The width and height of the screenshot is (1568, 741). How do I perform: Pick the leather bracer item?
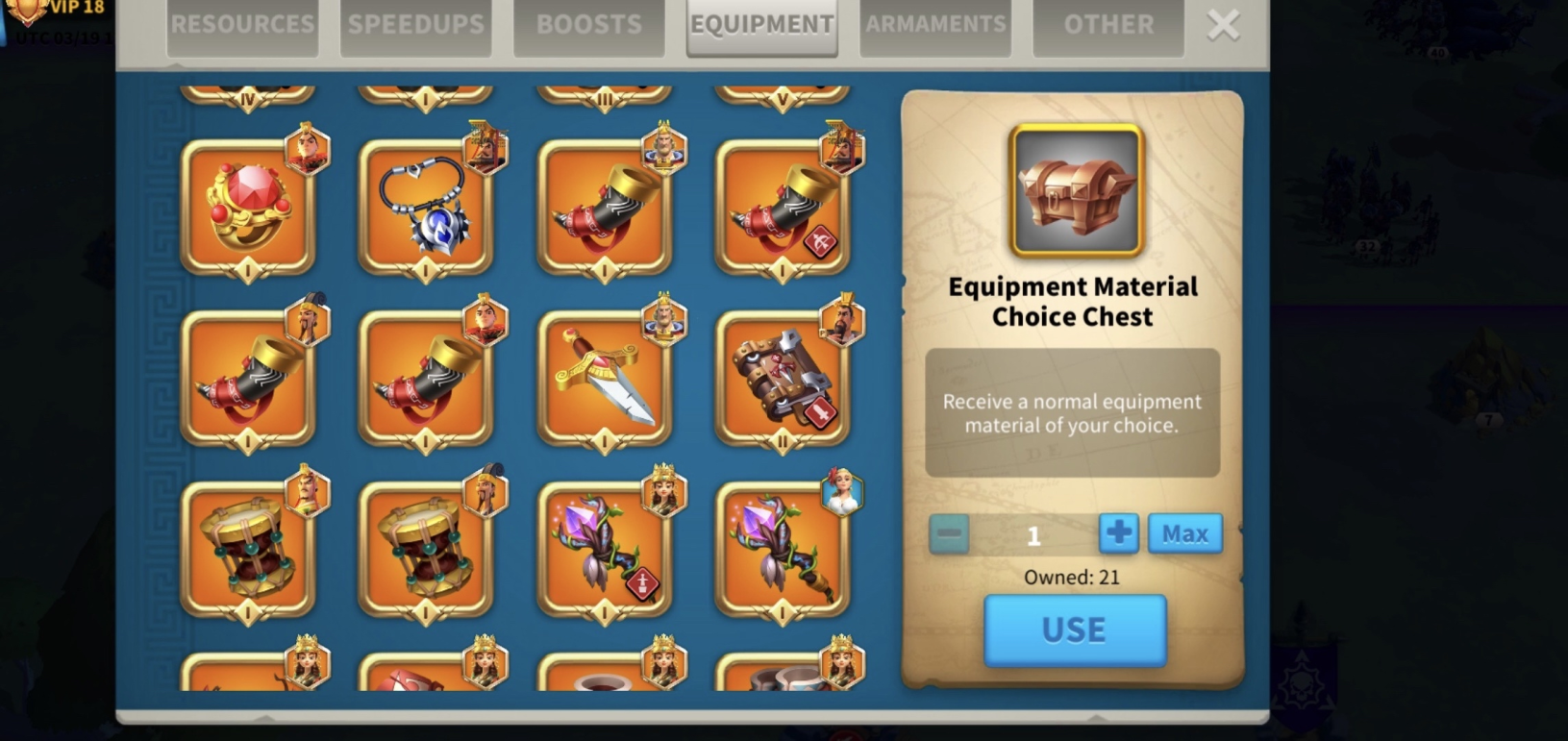click(783, 379)
